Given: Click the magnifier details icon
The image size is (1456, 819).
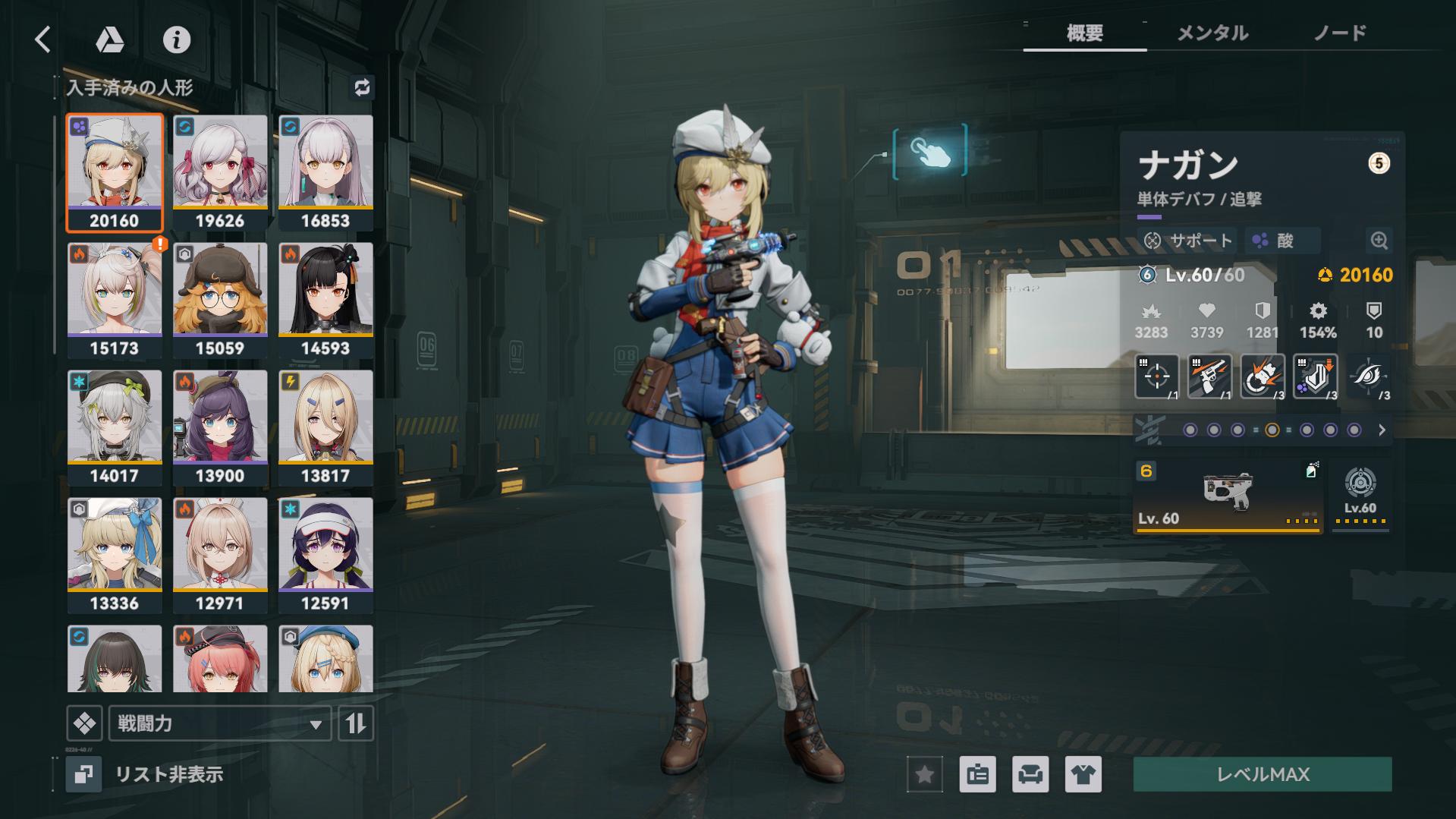Looking at the screenshot, I should tap(1379, 241).
